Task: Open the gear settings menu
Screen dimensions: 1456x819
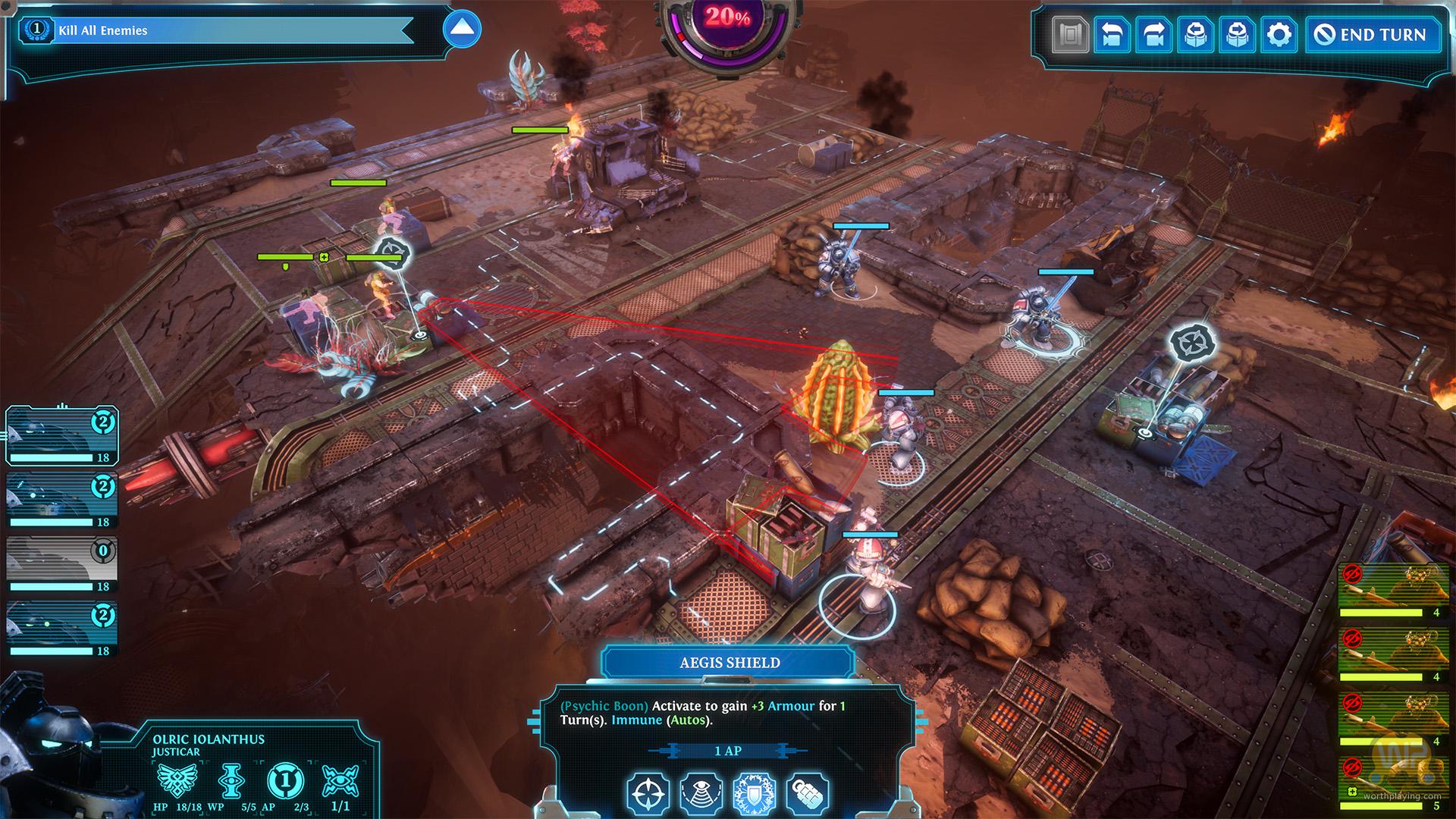Action: 1279,35
